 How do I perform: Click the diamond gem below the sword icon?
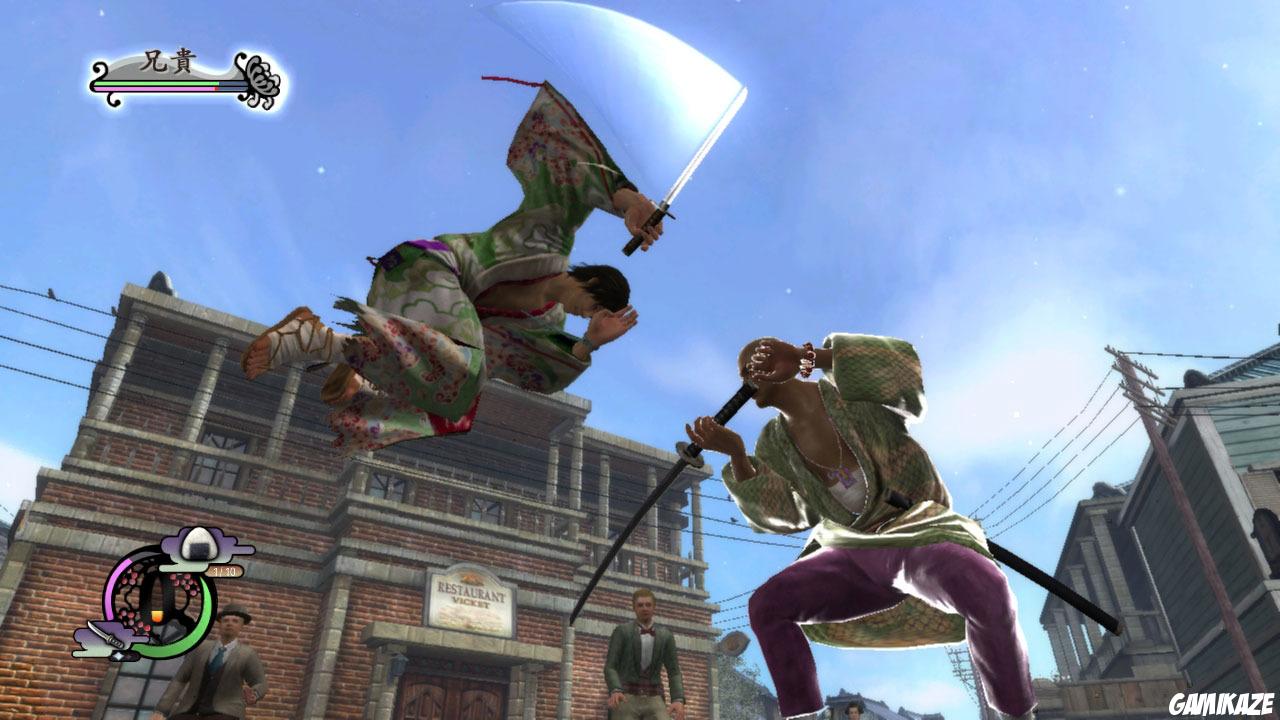coord(119,655)
